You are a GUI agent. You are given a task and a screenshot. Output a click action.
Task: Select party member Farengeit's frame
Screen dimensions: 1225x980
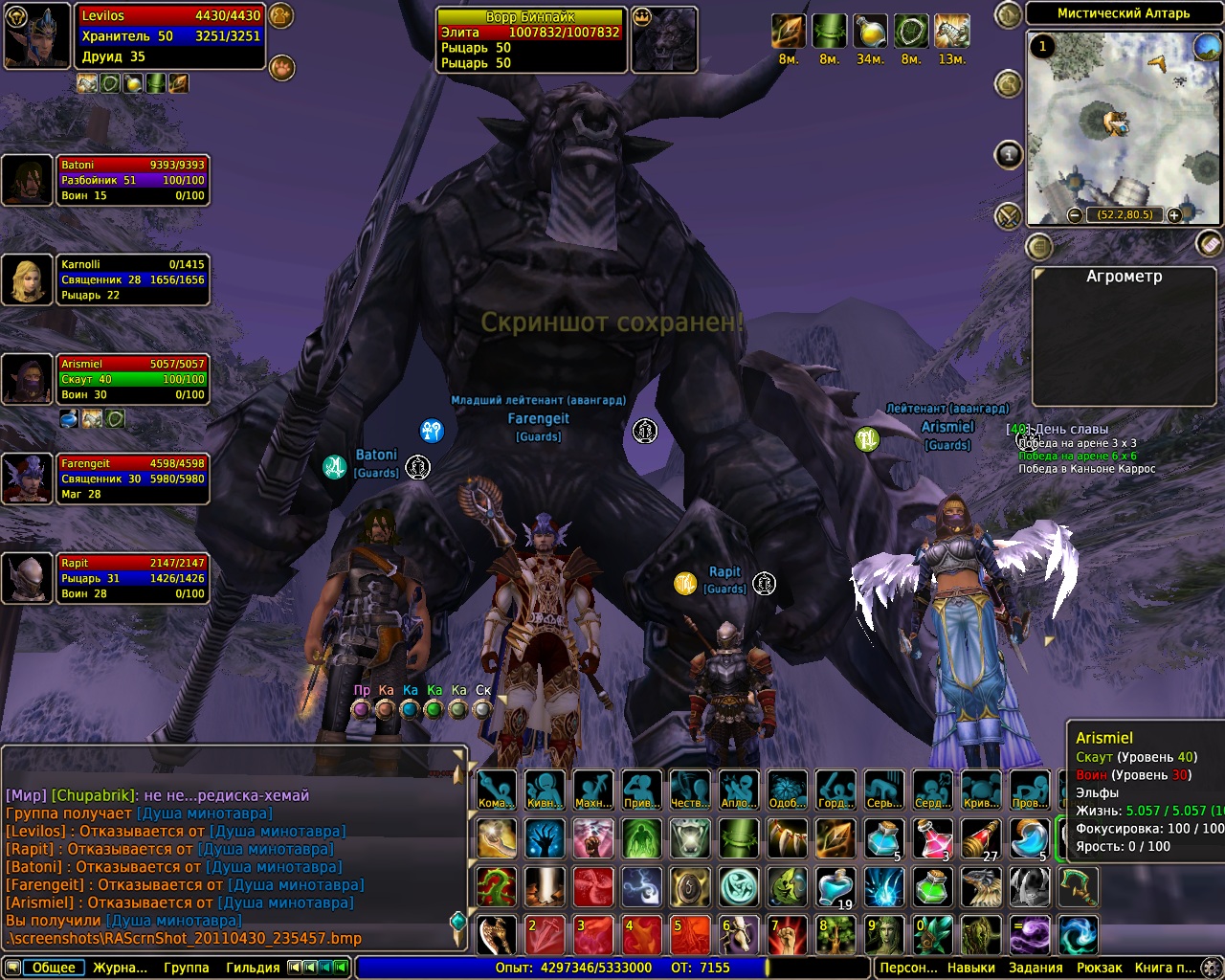132,479
